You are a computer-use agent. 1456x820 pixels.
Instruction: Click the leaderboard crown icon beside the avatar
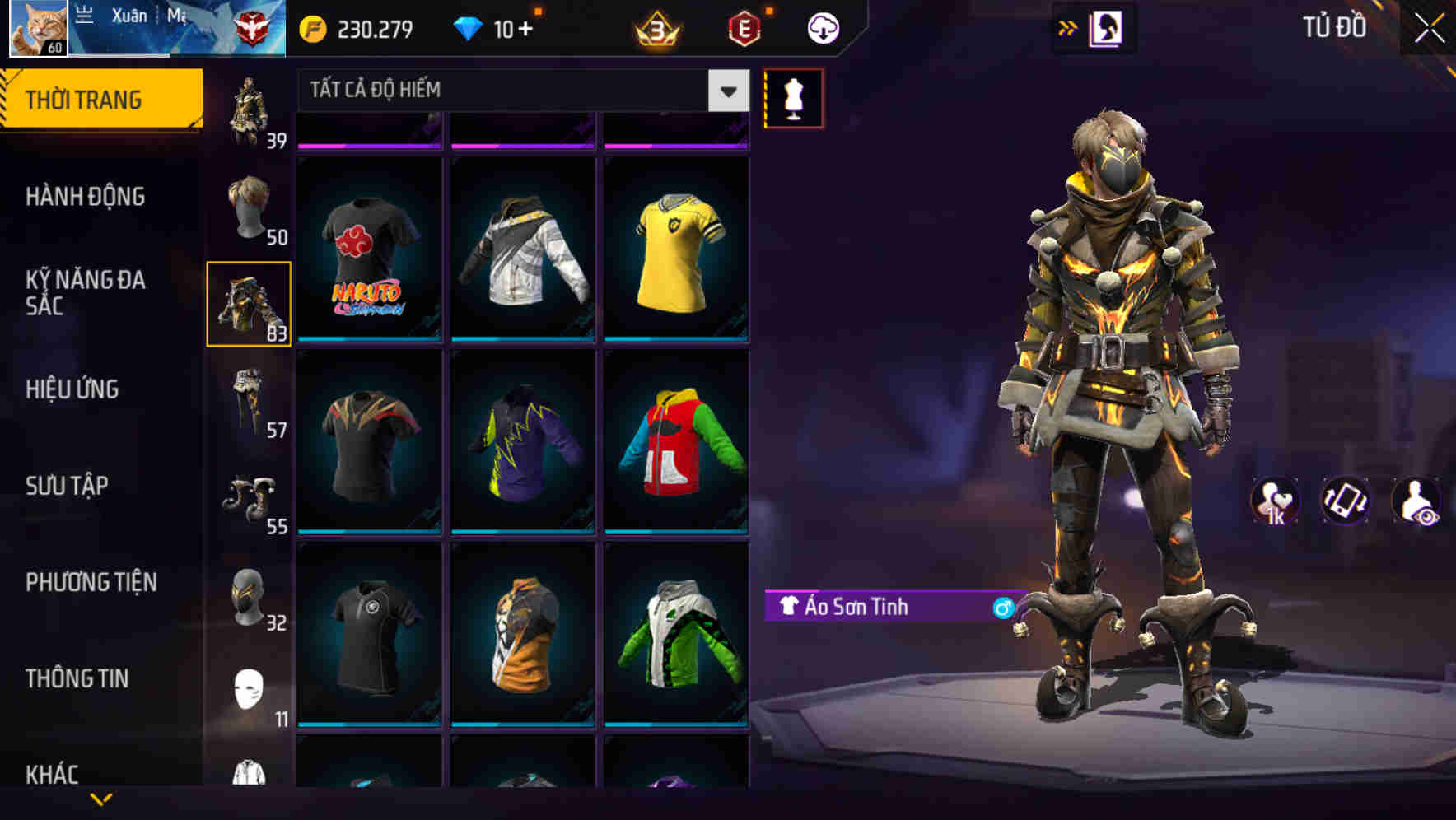82,15
